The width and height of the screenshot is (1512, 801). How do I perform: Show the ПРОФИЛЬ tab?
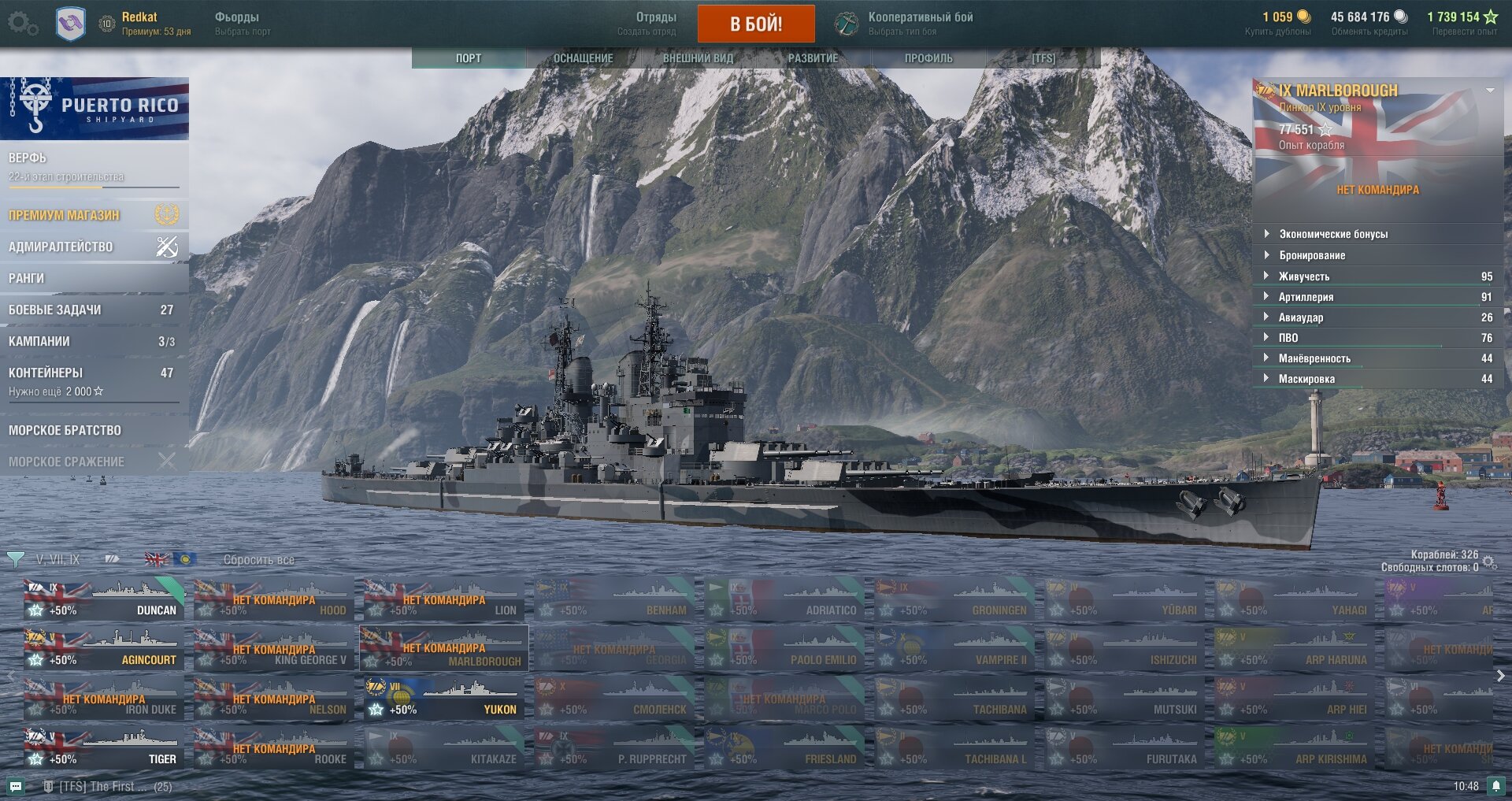[x=928, y=58]
